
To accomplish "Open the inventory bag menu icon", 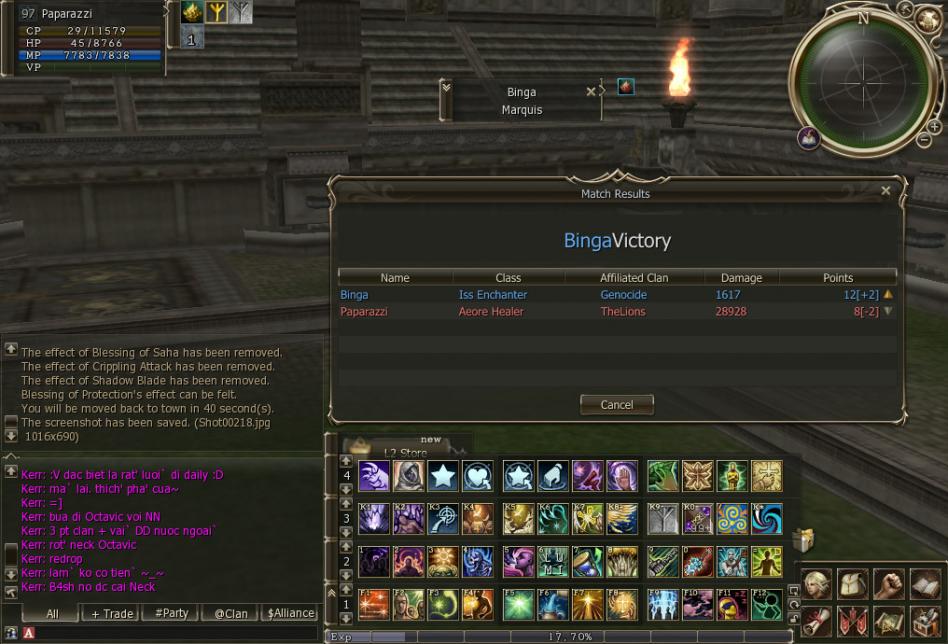I will [852, 583].
